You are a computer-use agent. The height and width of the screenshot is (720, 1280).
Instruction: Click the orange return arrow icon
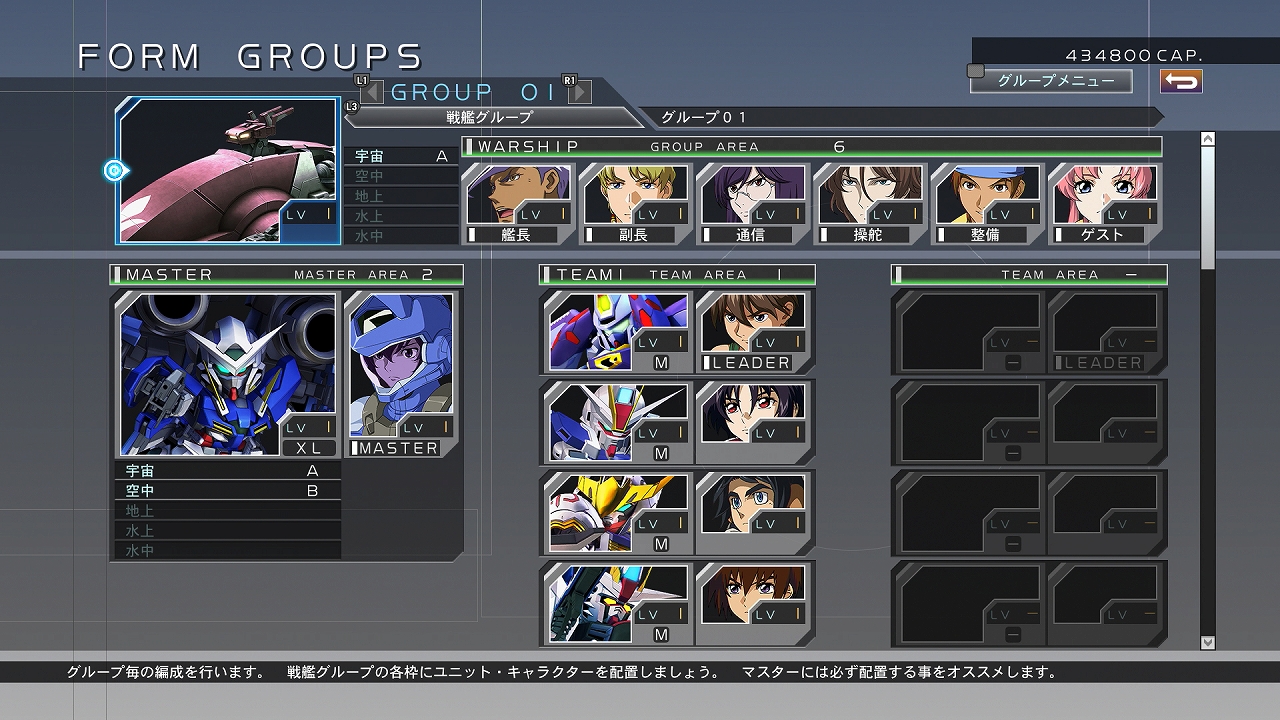pos(1180,81)
